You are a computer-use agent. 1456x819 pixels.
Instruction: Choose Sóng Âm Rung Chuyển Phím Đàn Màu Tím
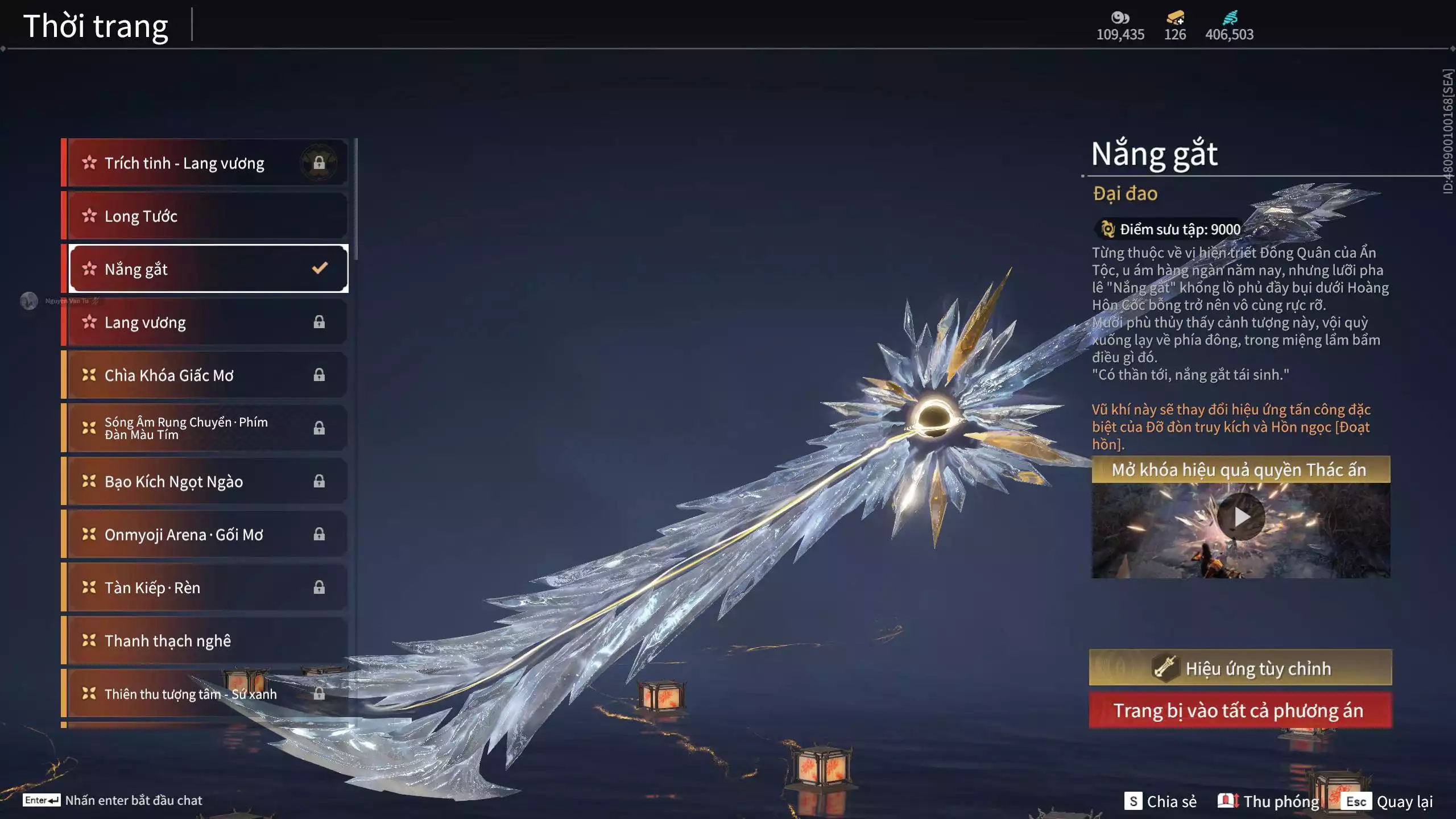[x=205, y=428]
